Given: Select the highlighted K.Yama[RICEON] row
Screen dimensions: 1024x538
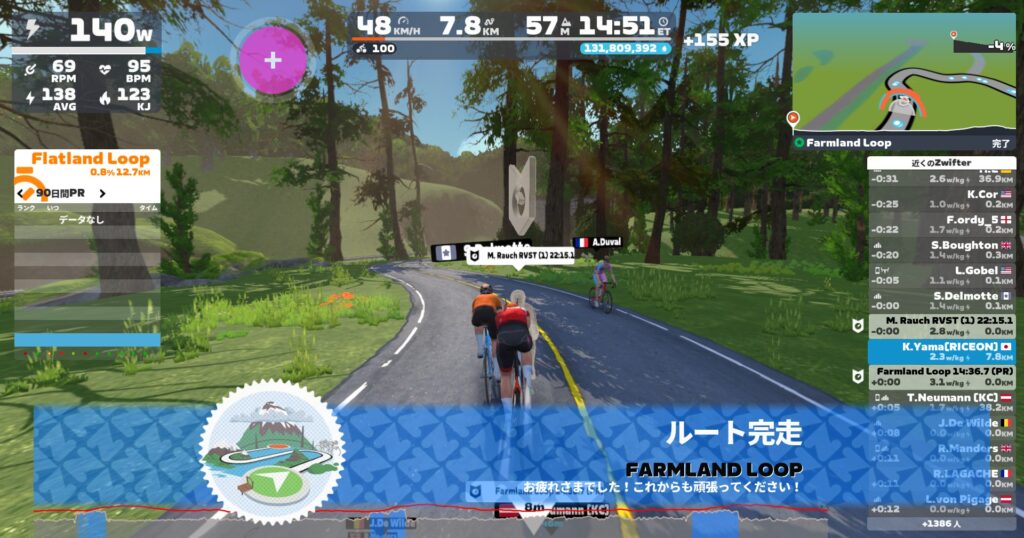Looking at the screenshot, I should pos(940,351).
